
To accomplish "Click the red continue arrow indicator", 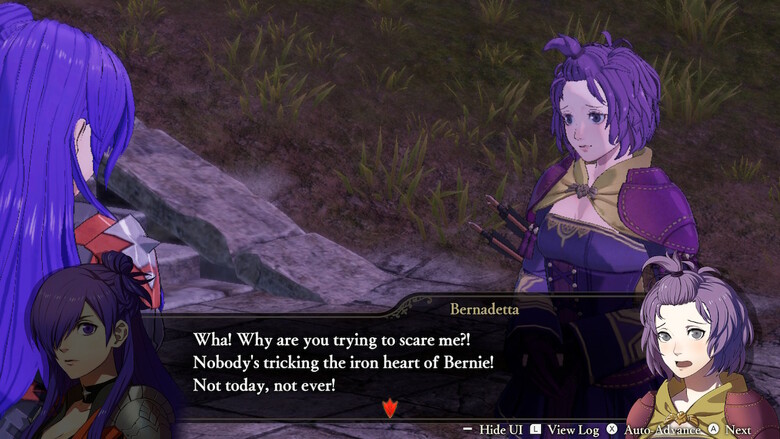I will point(390,408).
